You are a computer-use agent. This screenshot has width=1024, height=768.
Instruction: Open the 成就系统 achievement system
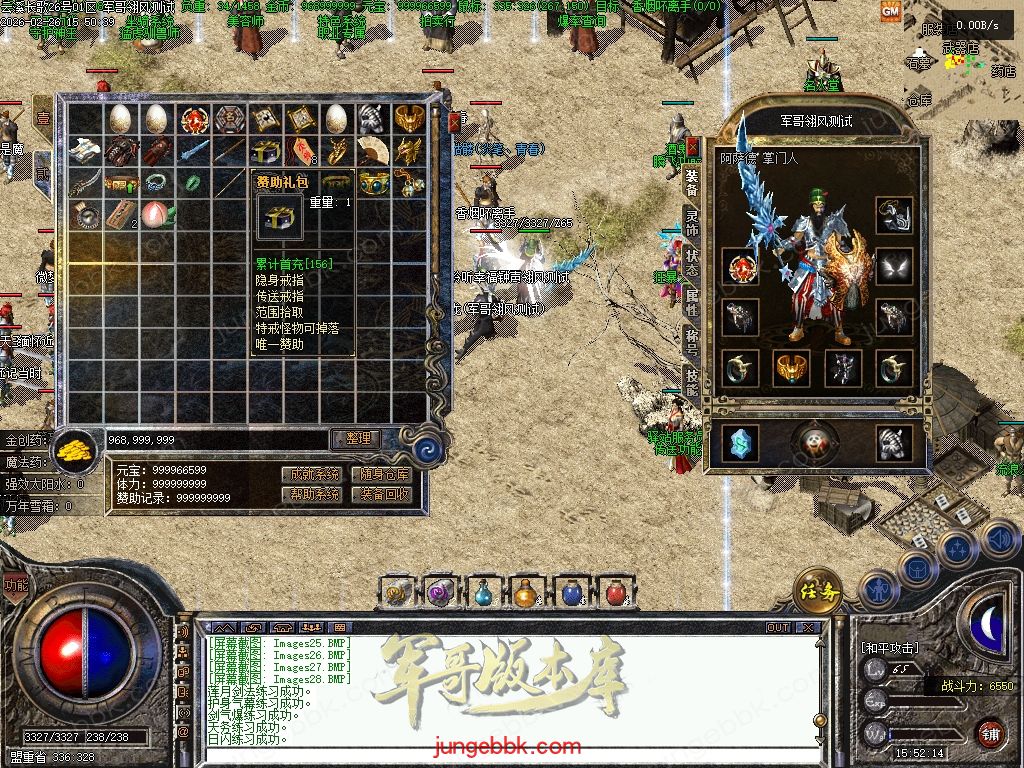tap(315, 474)
